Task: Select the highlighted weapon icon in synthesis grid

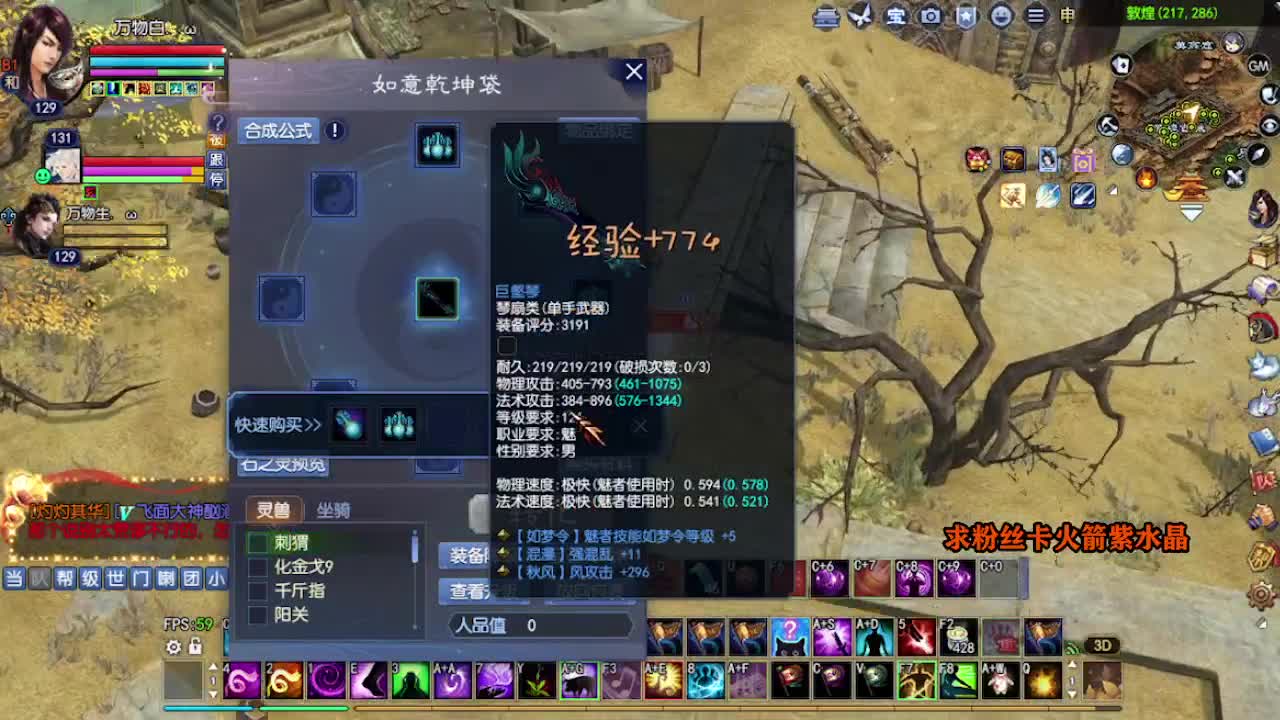Action: coord(437,297)
